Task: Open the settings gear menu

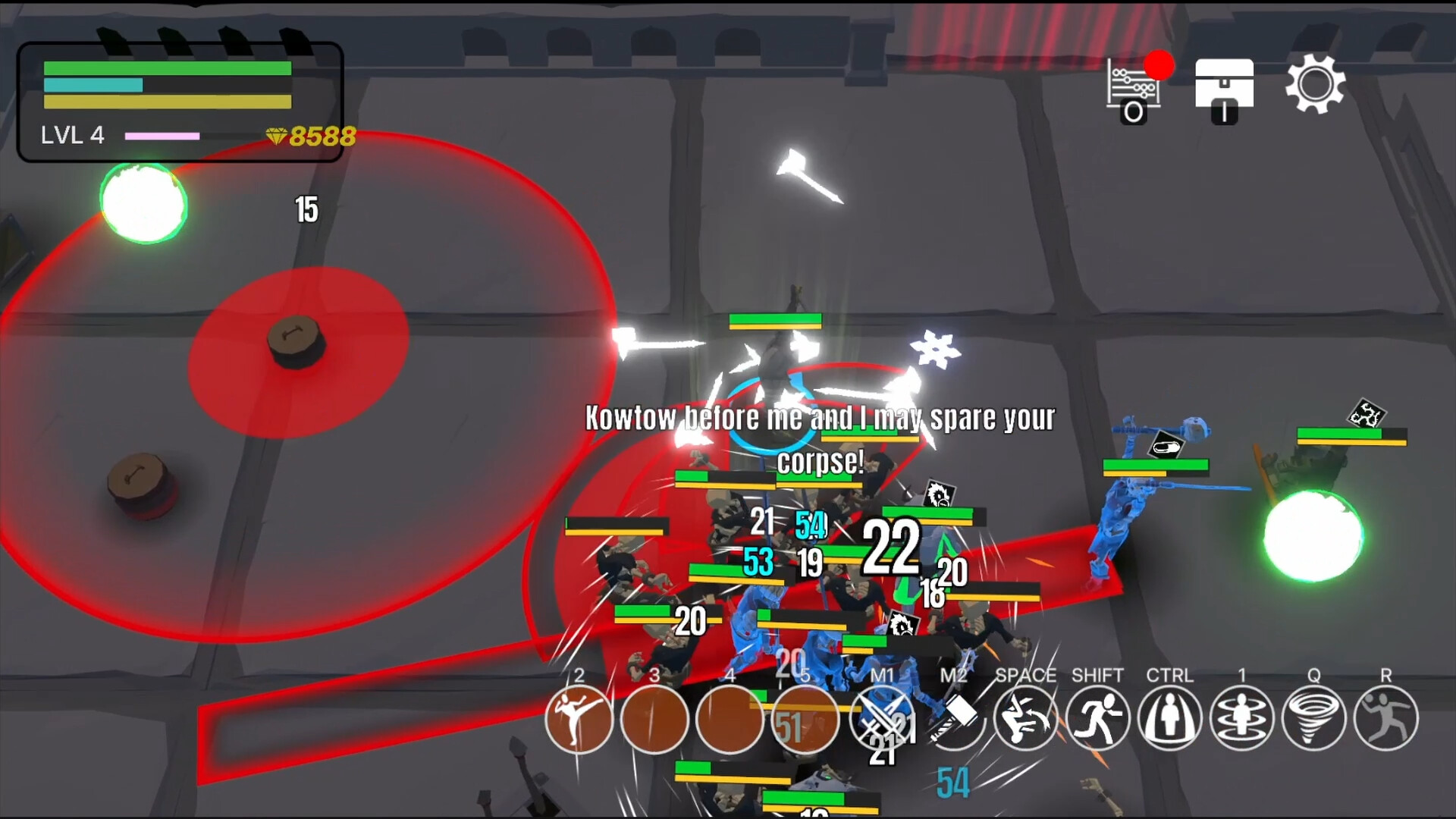Action: pos(1316,86)
